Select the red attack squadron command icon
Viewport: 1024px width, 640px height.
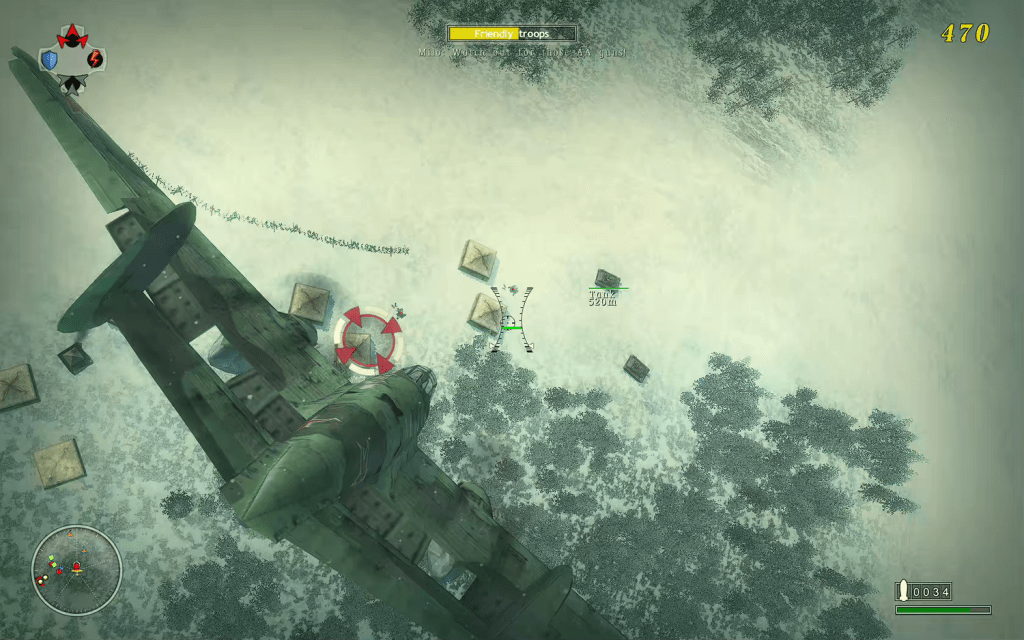tap(72, 38)
